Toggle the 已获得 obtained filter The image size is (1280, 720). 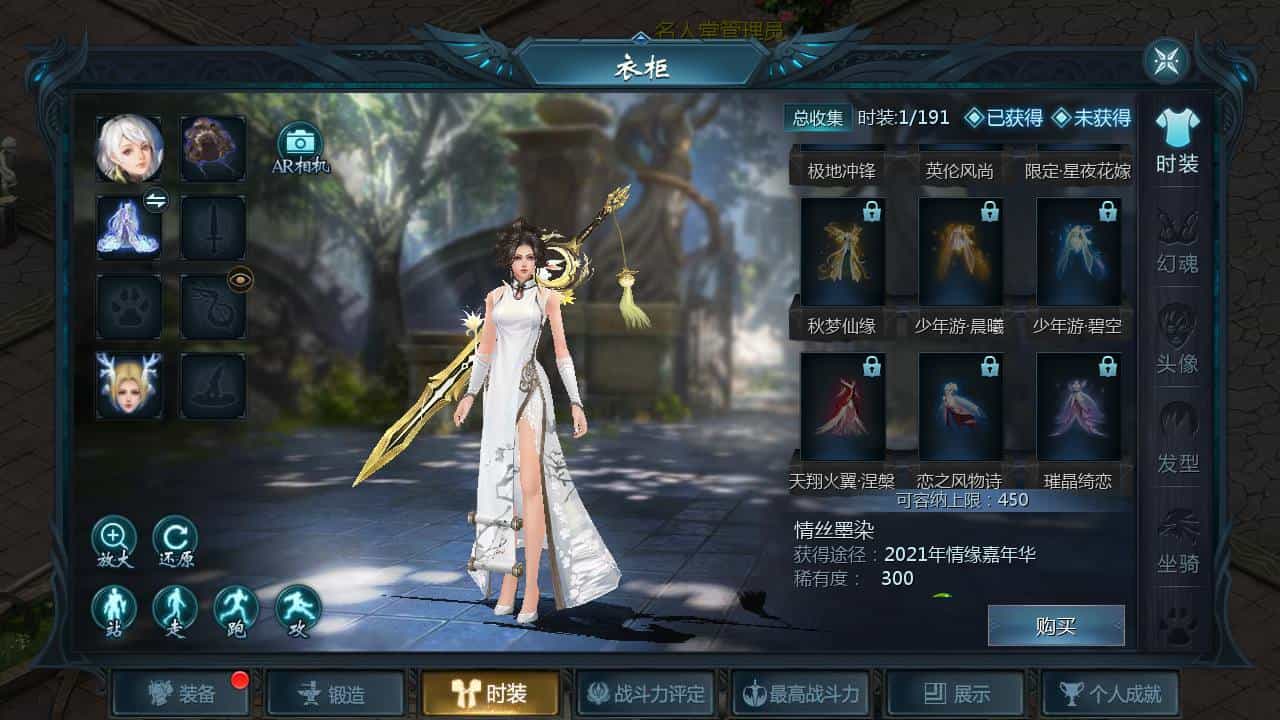click(1003, 118)
